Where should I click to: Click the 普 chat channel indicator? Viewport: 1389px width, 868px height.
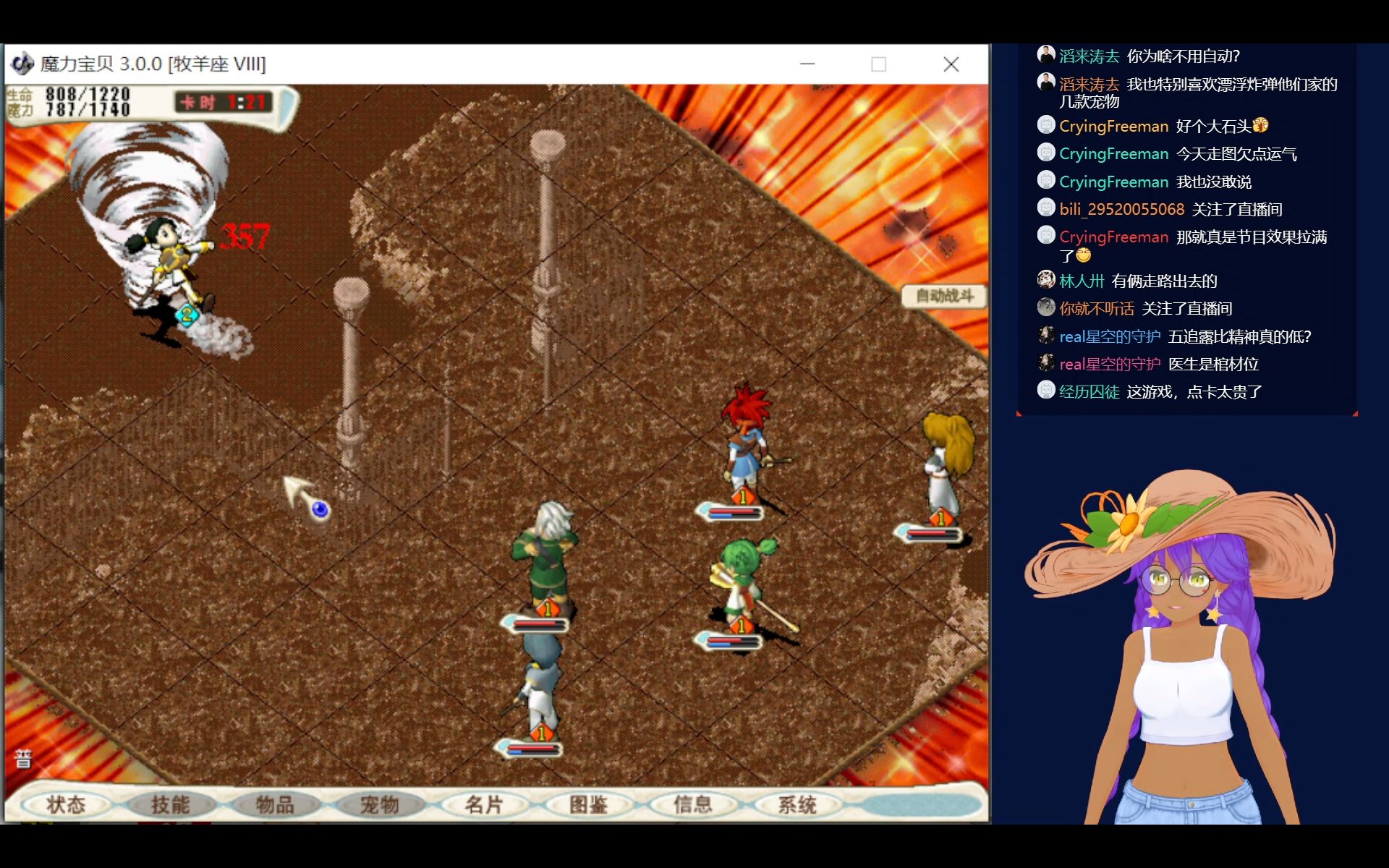(x=23, y=759)
